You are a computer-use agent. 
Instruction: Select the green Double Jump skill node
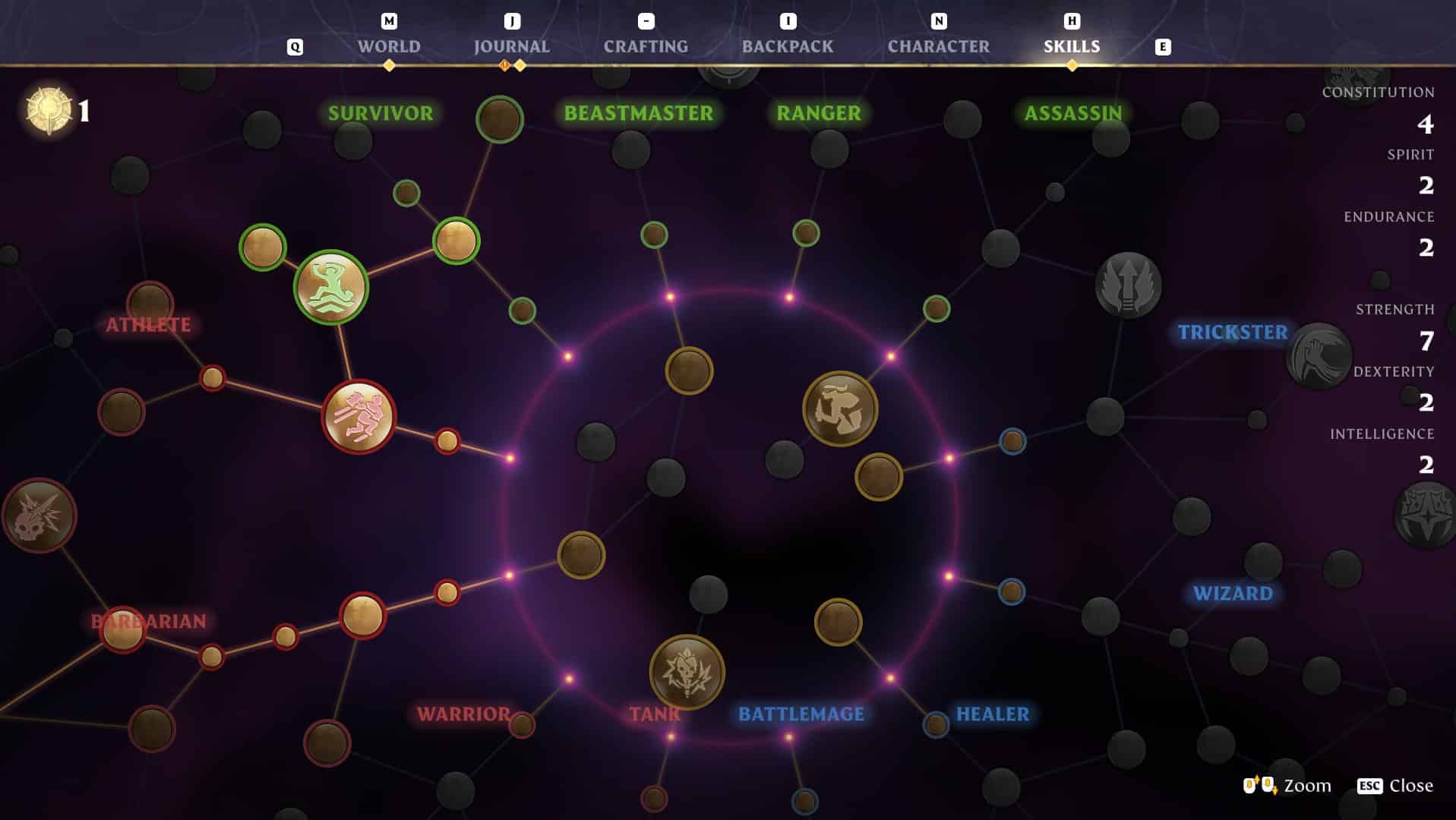[332, 286]
